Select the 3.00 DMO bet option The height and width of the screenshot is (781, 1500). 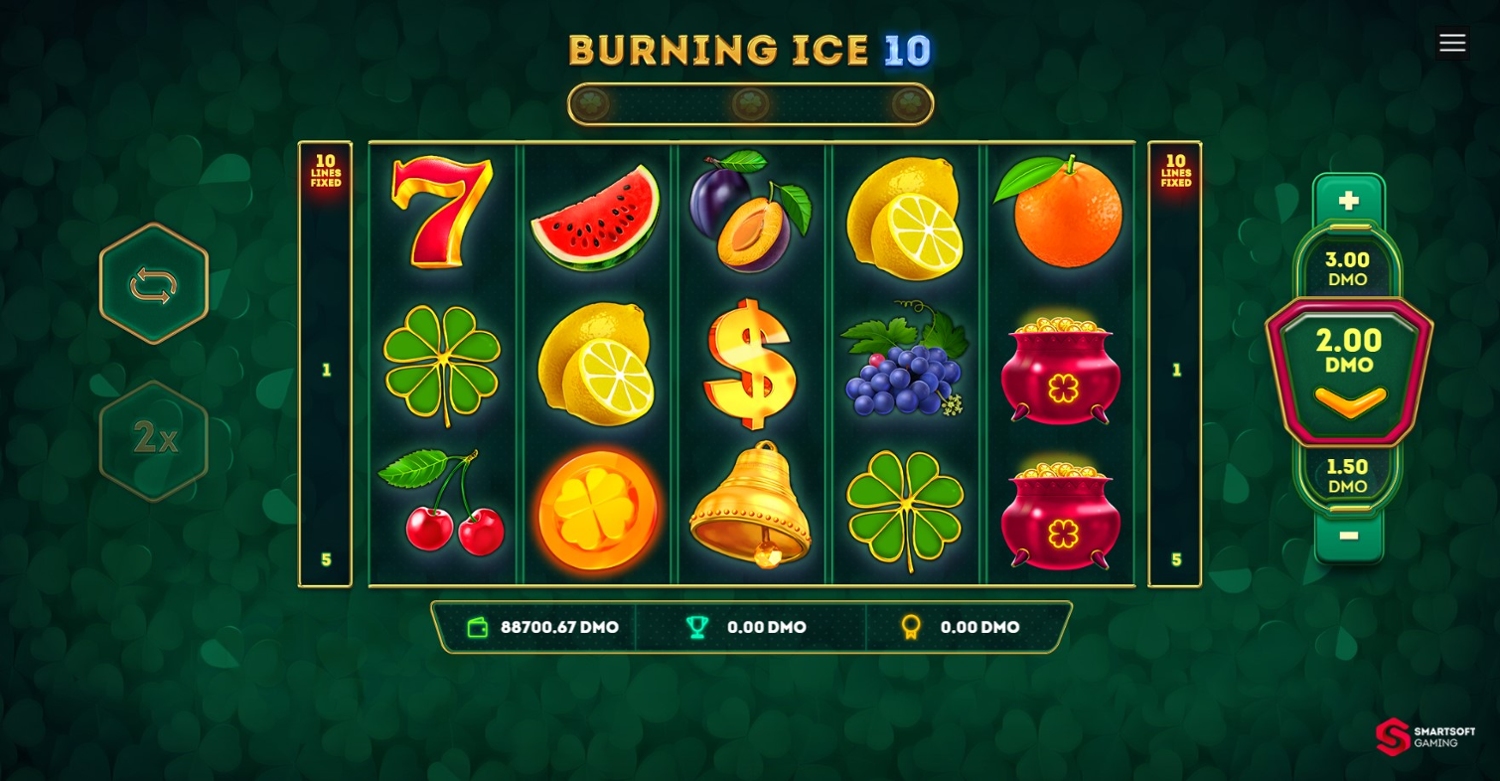coord(1347,268)
